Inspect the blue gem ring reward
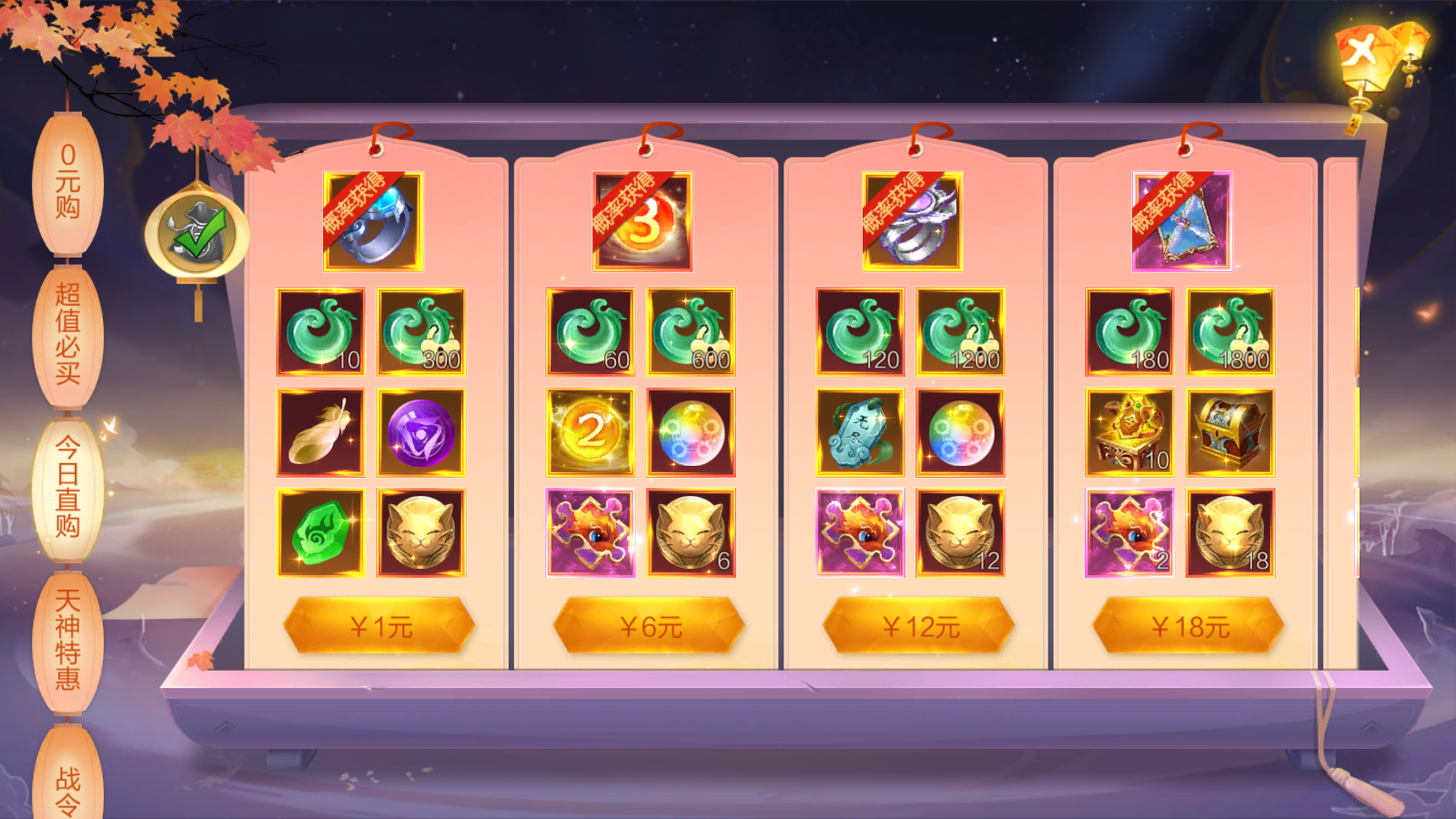This screenshot has width=1456, height=819. pos(373,221)
